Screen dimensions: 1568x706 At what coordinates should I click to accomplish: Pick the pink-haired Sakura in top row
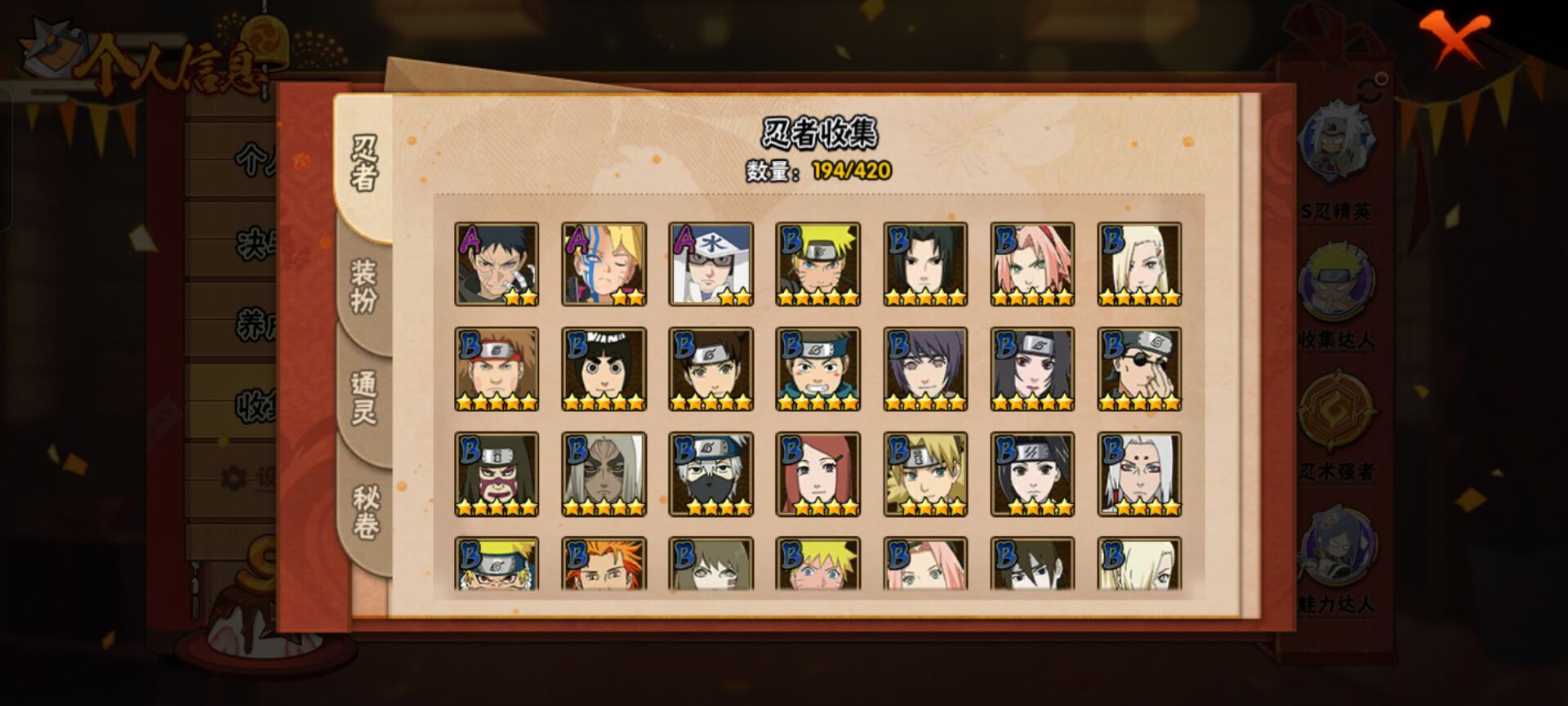[x=1032, y=264]
